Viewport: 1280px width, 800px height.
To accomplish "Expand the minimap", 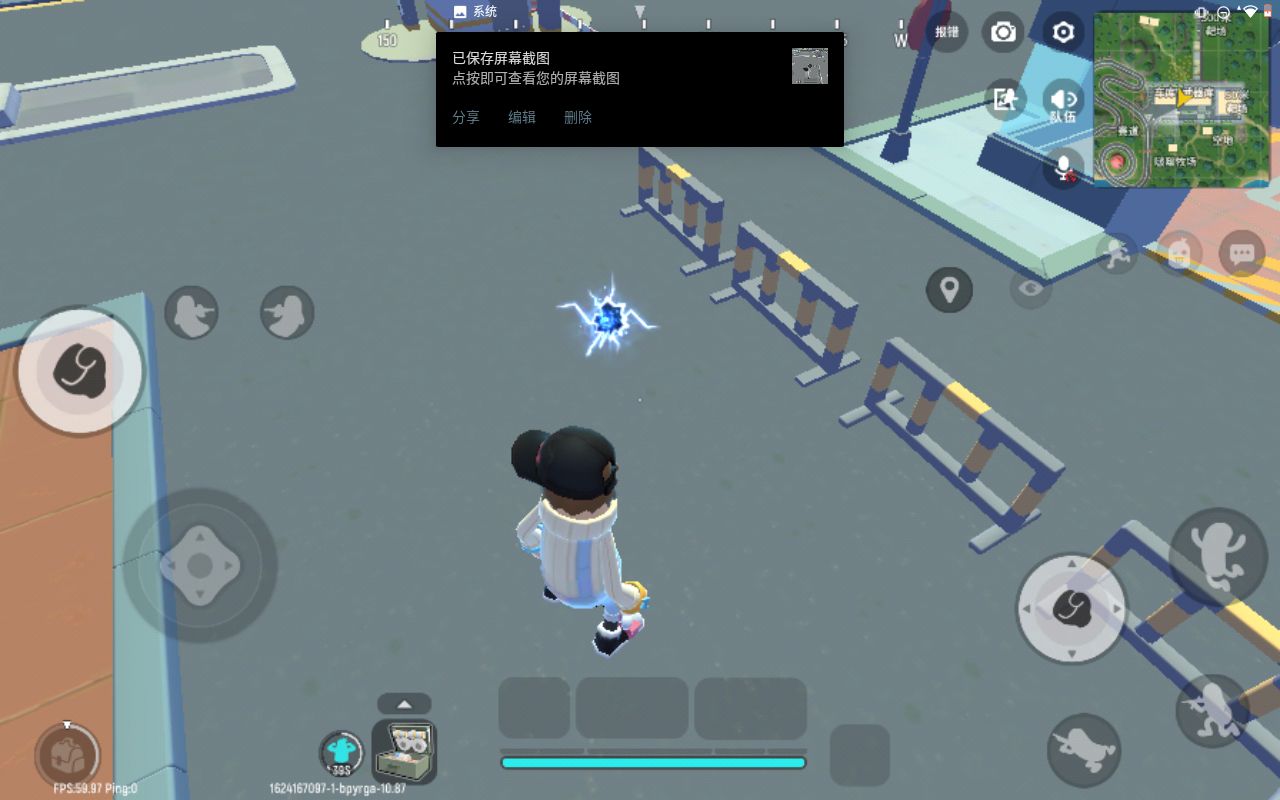I will (1181, 99).
